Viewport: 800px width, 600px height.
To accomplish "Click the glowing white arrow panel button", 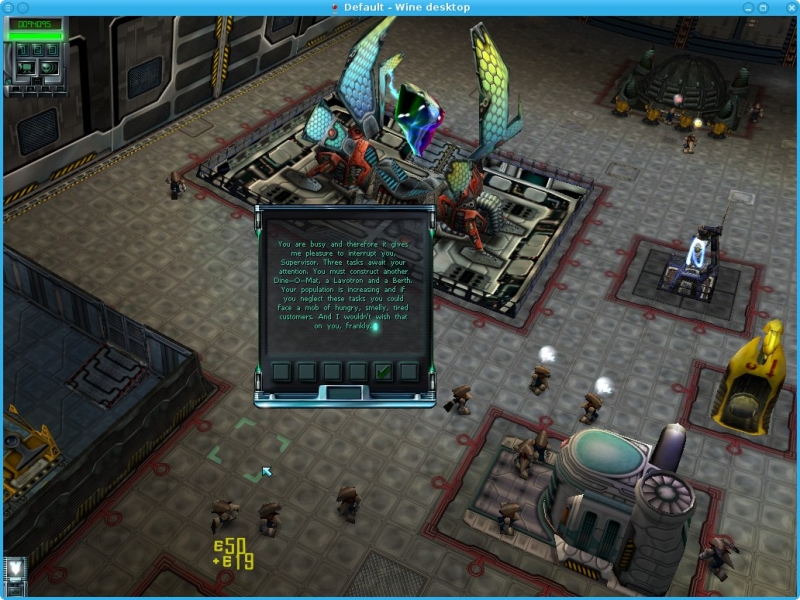I will coord(15,567).
